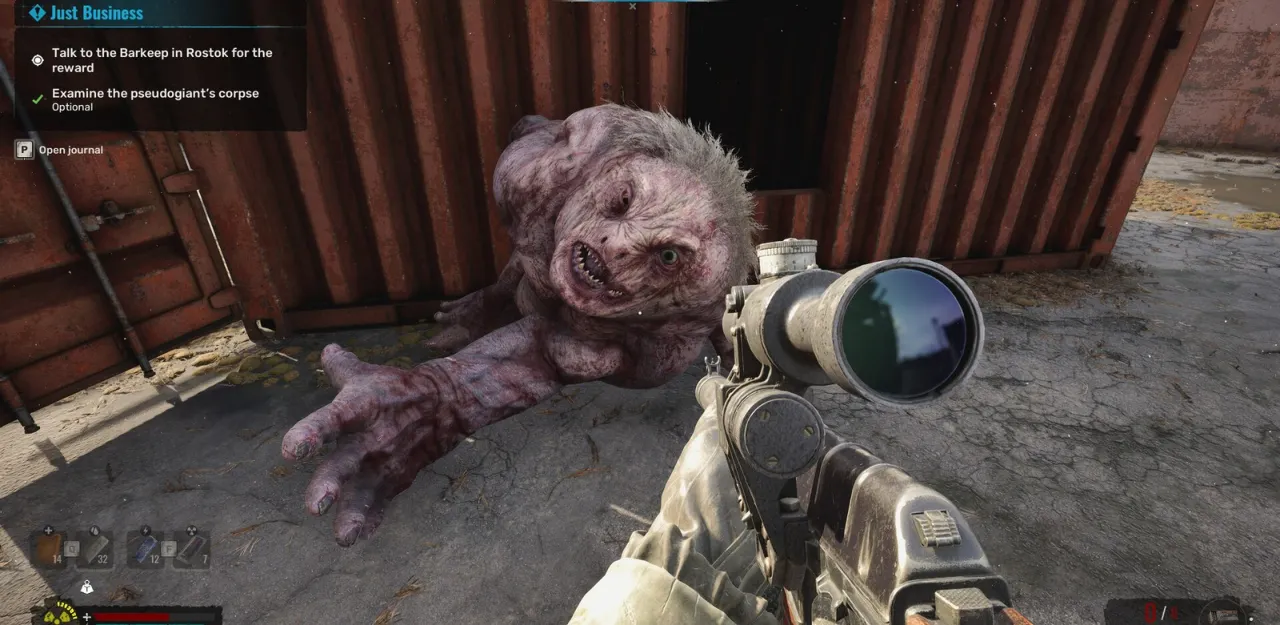1280x625 pixels.
Task: Select the Just Business quest title
Action: point(96,13)
